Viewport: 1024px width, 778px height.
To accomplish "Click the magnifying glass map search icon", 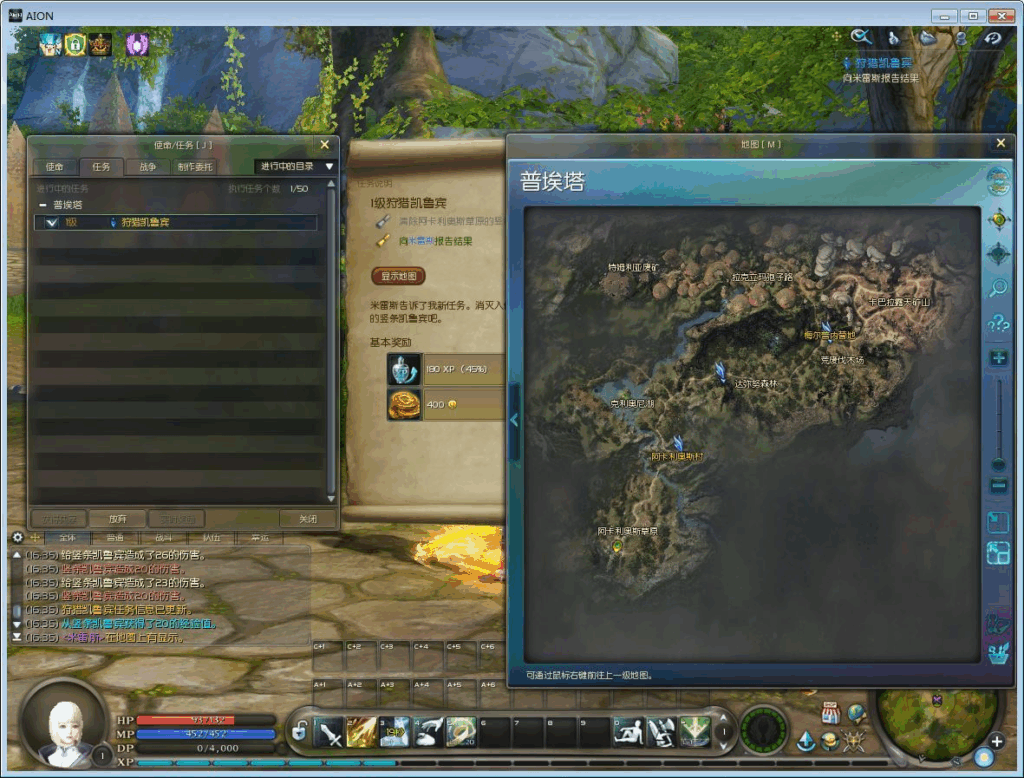I will click(x=998, y=288).
